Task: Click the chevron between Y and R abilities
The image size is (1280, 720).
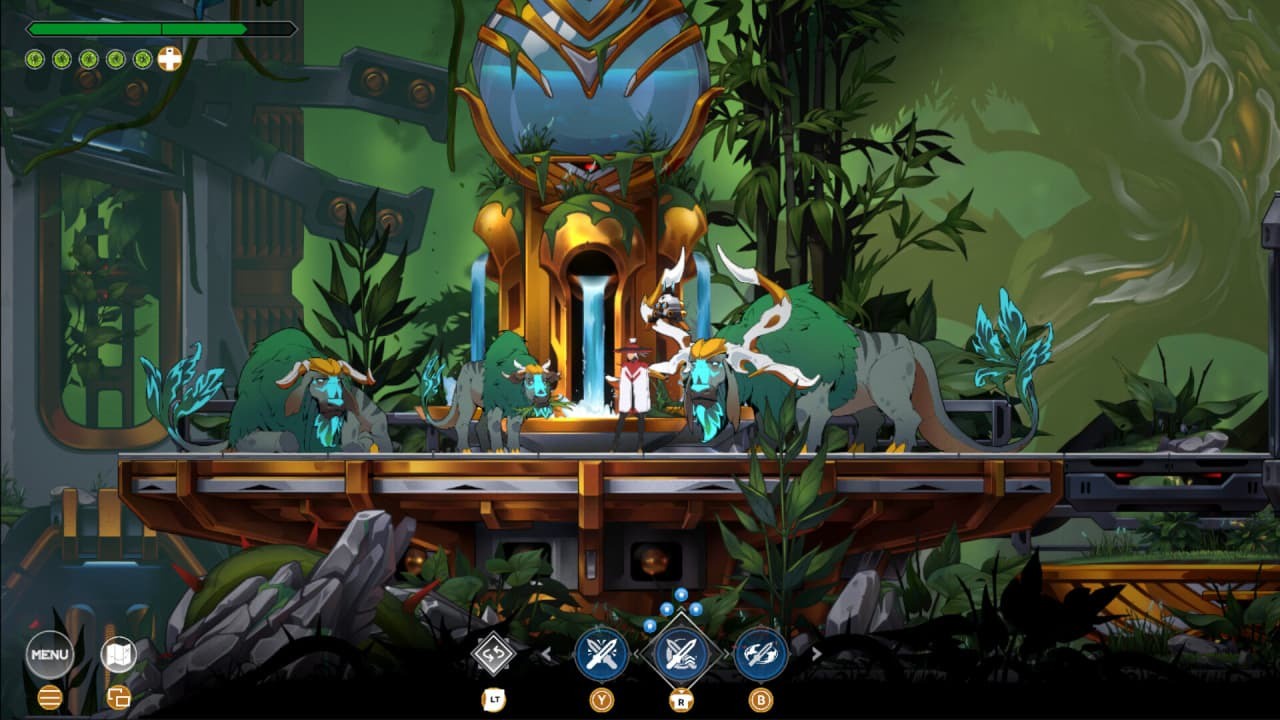Action: 637,655
